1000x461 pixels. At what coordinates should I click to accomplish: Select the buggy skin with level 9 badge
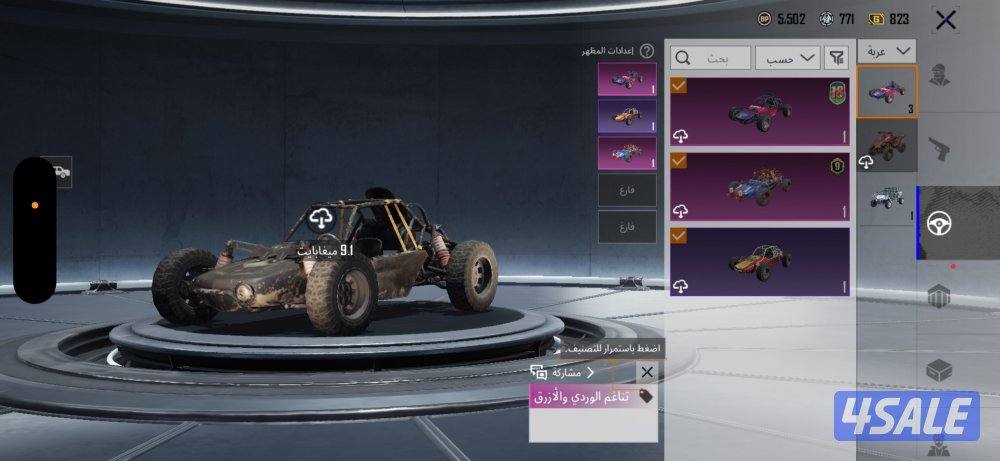(760, 186)
